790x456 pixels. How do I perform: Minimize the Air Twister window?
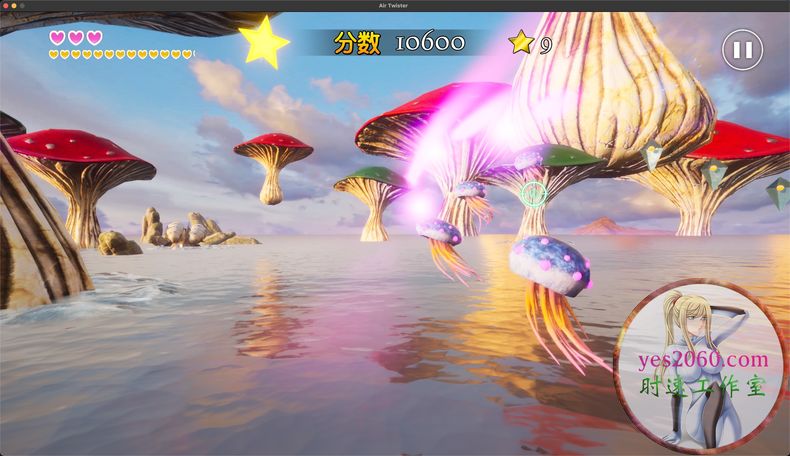coord(14,6)
